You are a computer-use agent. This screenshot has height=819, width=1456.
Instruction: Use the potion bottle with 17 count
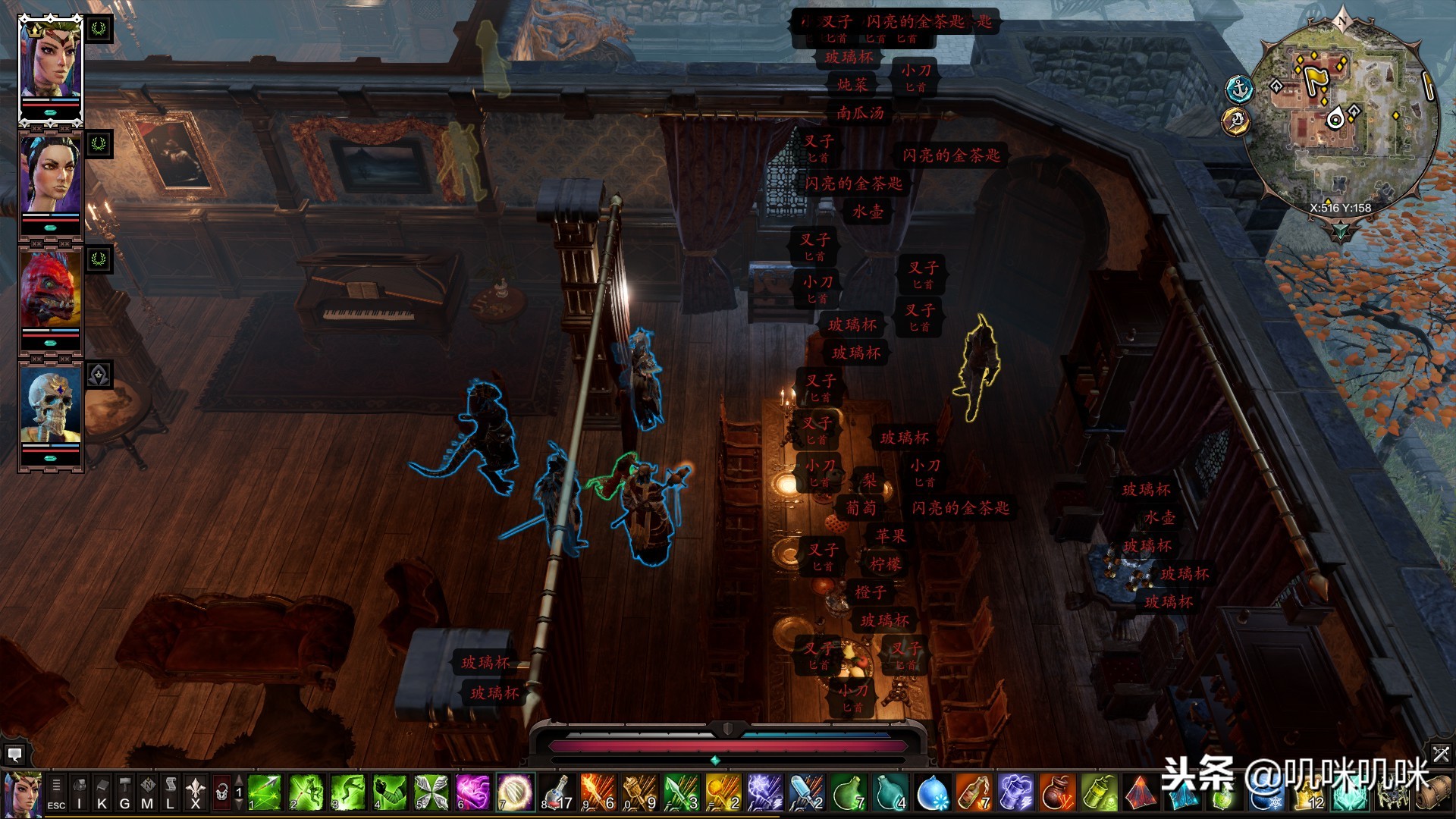557,793
